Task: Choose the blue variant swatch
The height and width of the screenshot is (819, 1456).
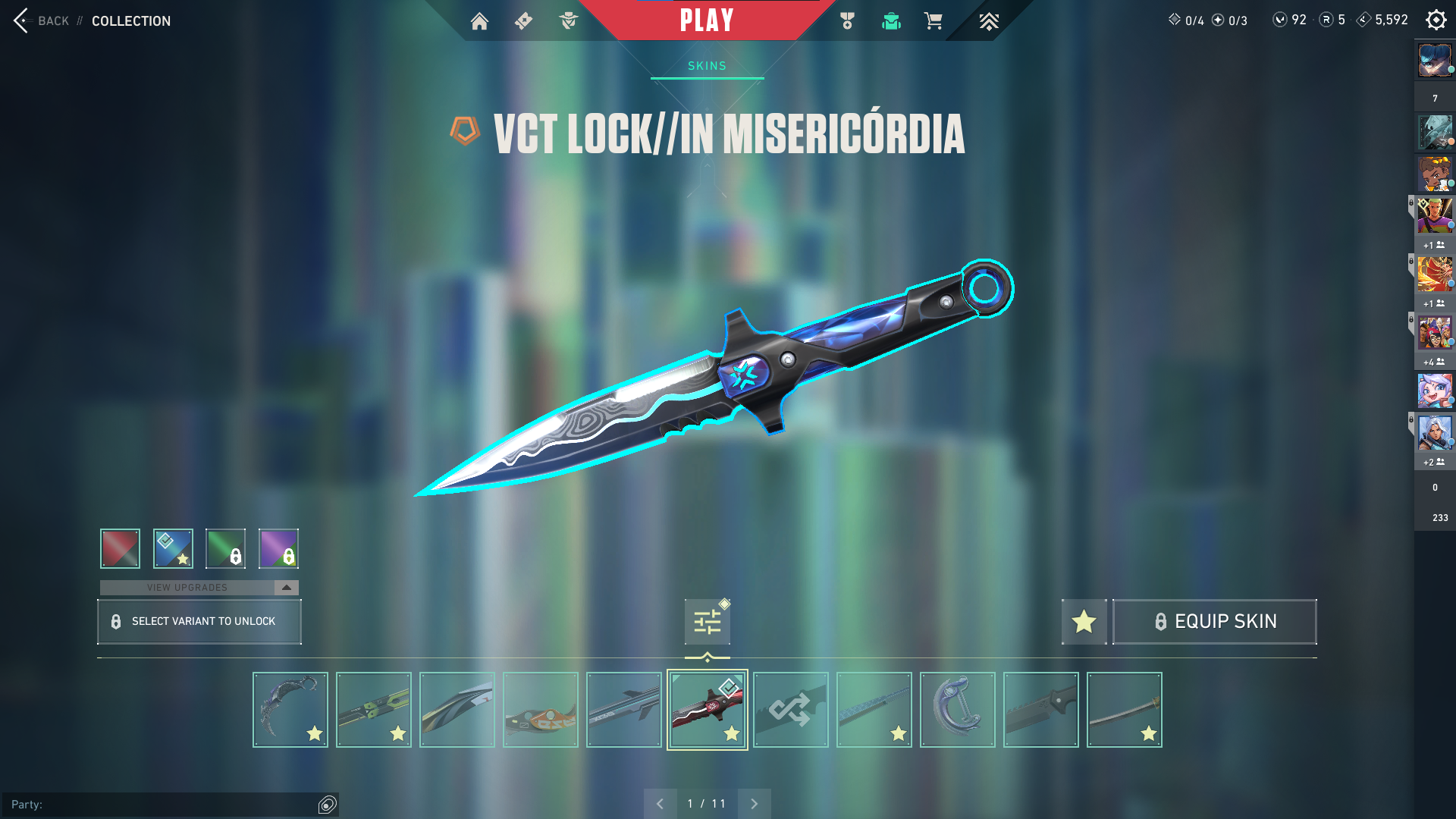Action: [x=173, y=548]
